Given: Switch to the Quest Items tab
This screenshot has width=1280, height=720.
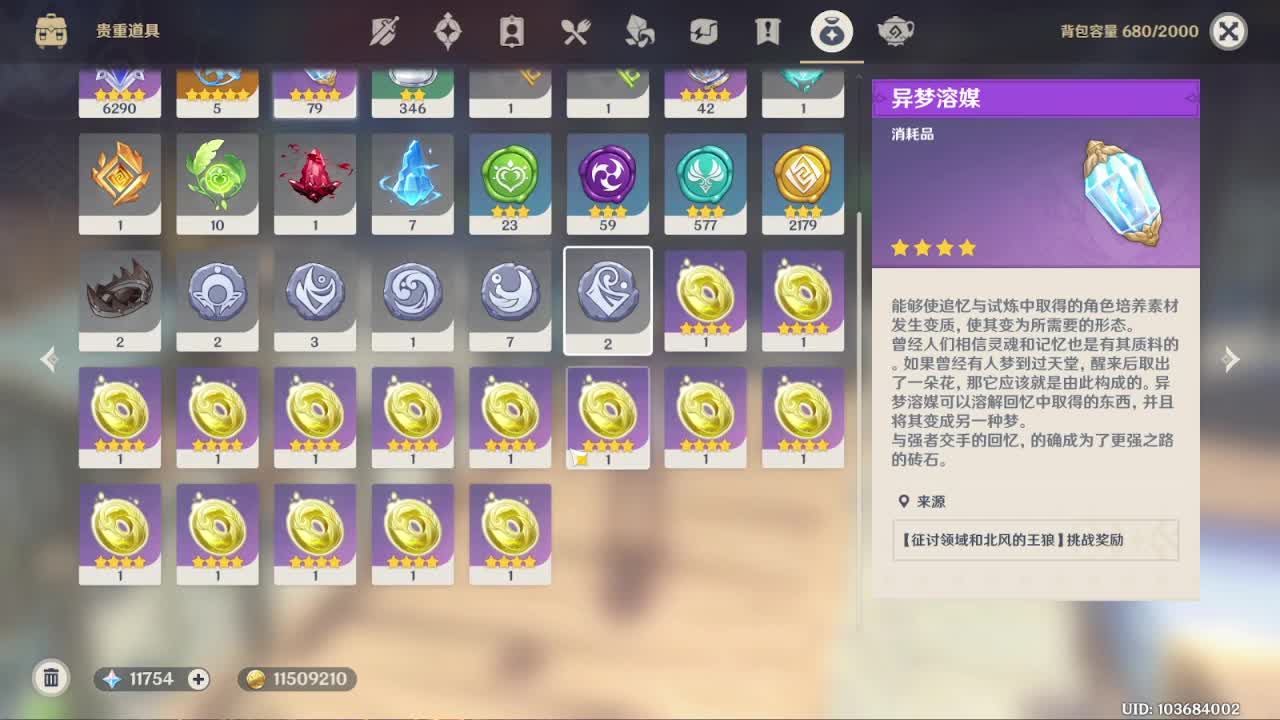Looking at the screenshot, I should click(x=766, y=31).
